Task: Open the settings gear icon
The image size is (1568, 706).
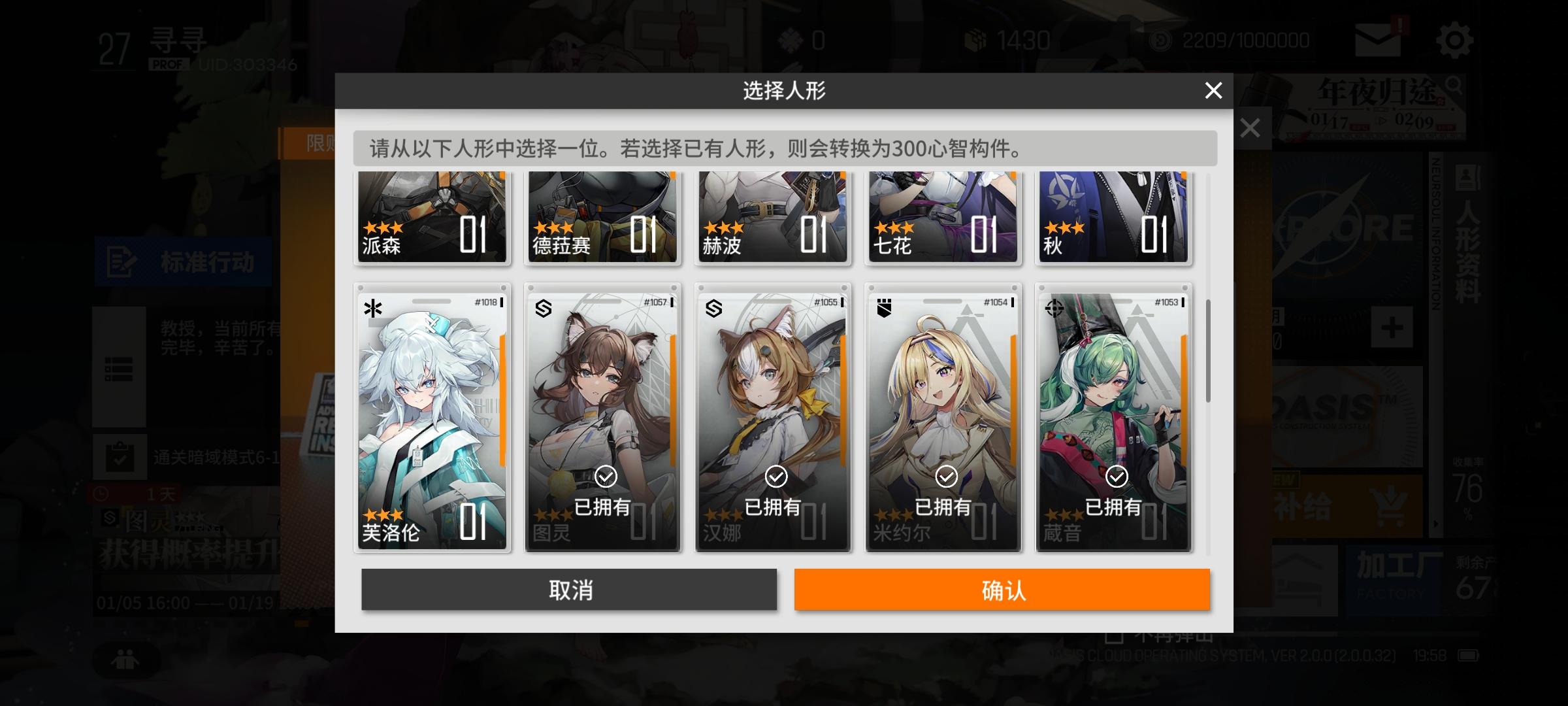Action: click(x=1455, y=39)
